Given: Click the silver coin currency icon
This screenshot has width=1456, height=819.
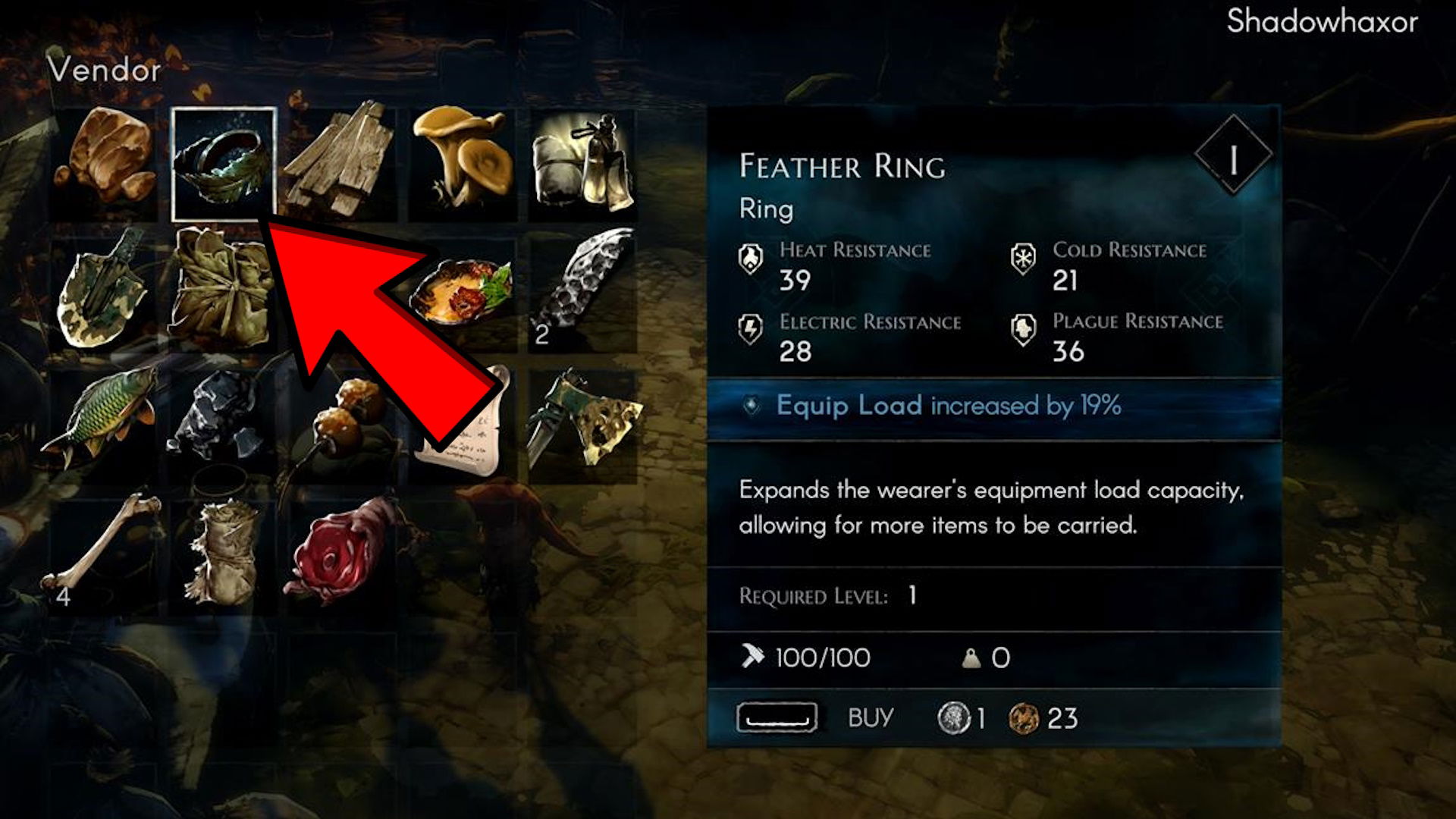Looking at the screenshot, I should (x=955, y=718).
